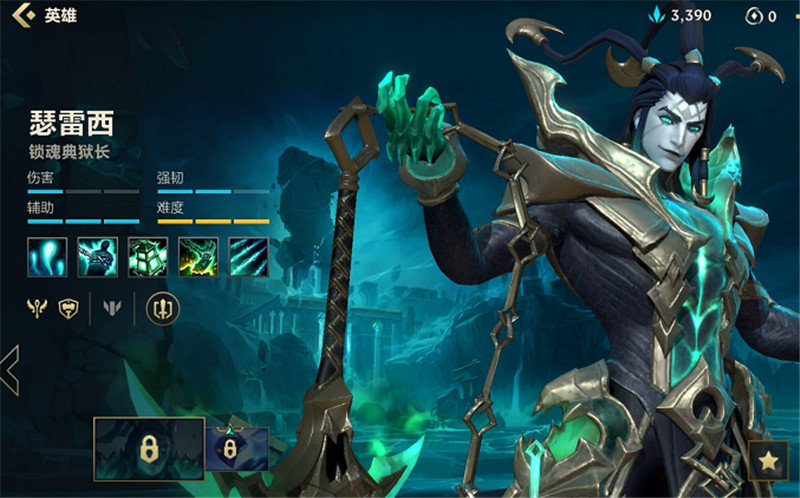This screenshot has width=800, height=498.
Task: Open the circular coin currency balance
Action: (761, 16)
